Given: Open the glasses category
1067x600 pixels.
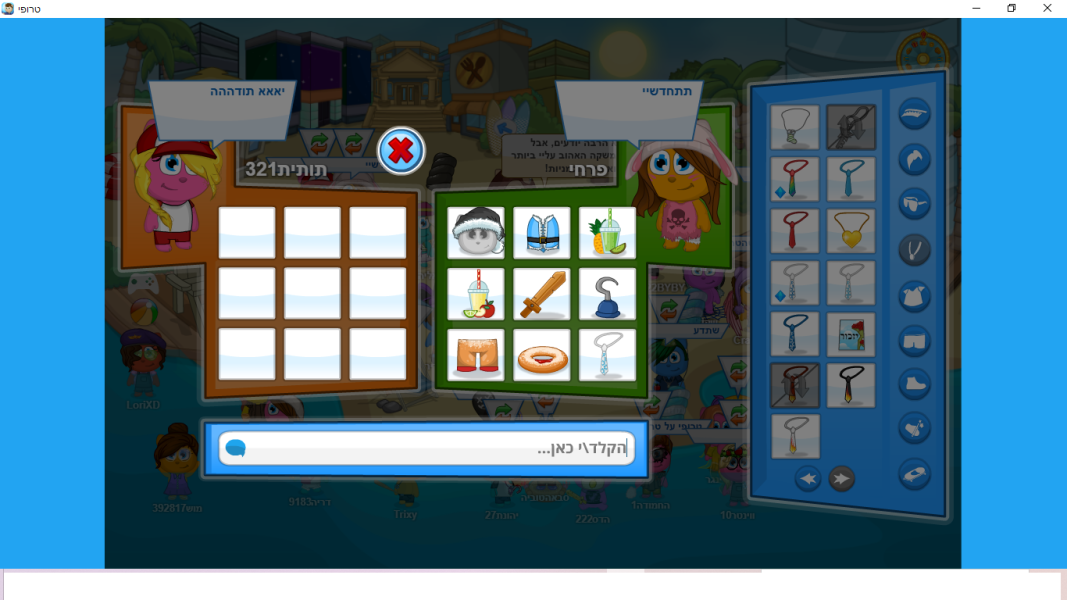Looking at the screenshot, I should [x=914, y=203].
